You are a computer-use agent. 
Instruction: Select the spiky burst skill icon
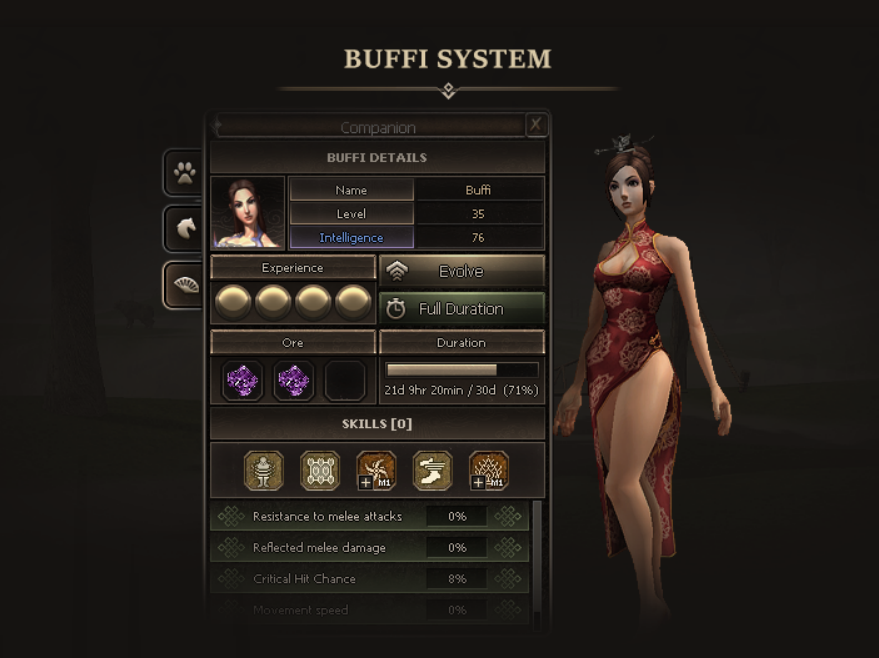489,471
